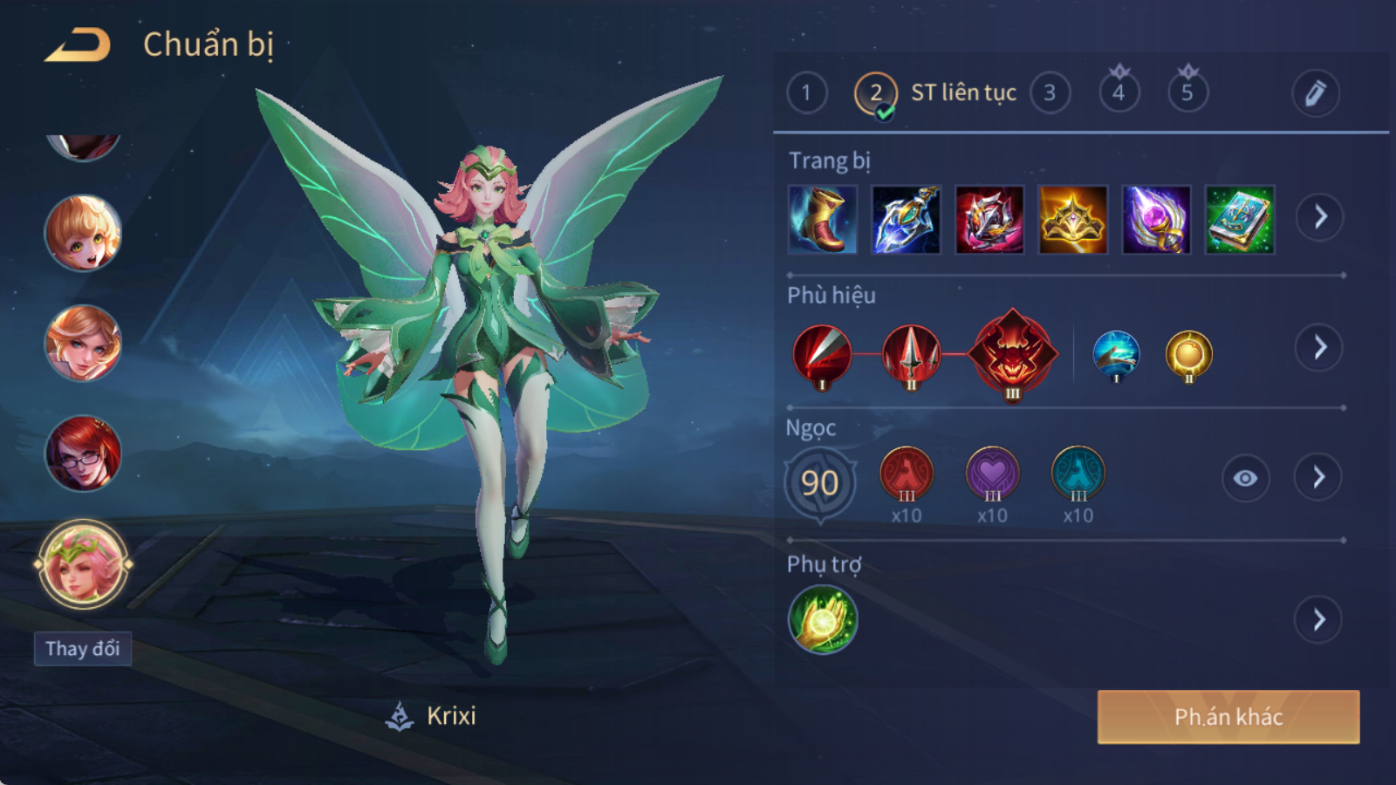Click the green glowing hand support spell

tap(823, 620)
